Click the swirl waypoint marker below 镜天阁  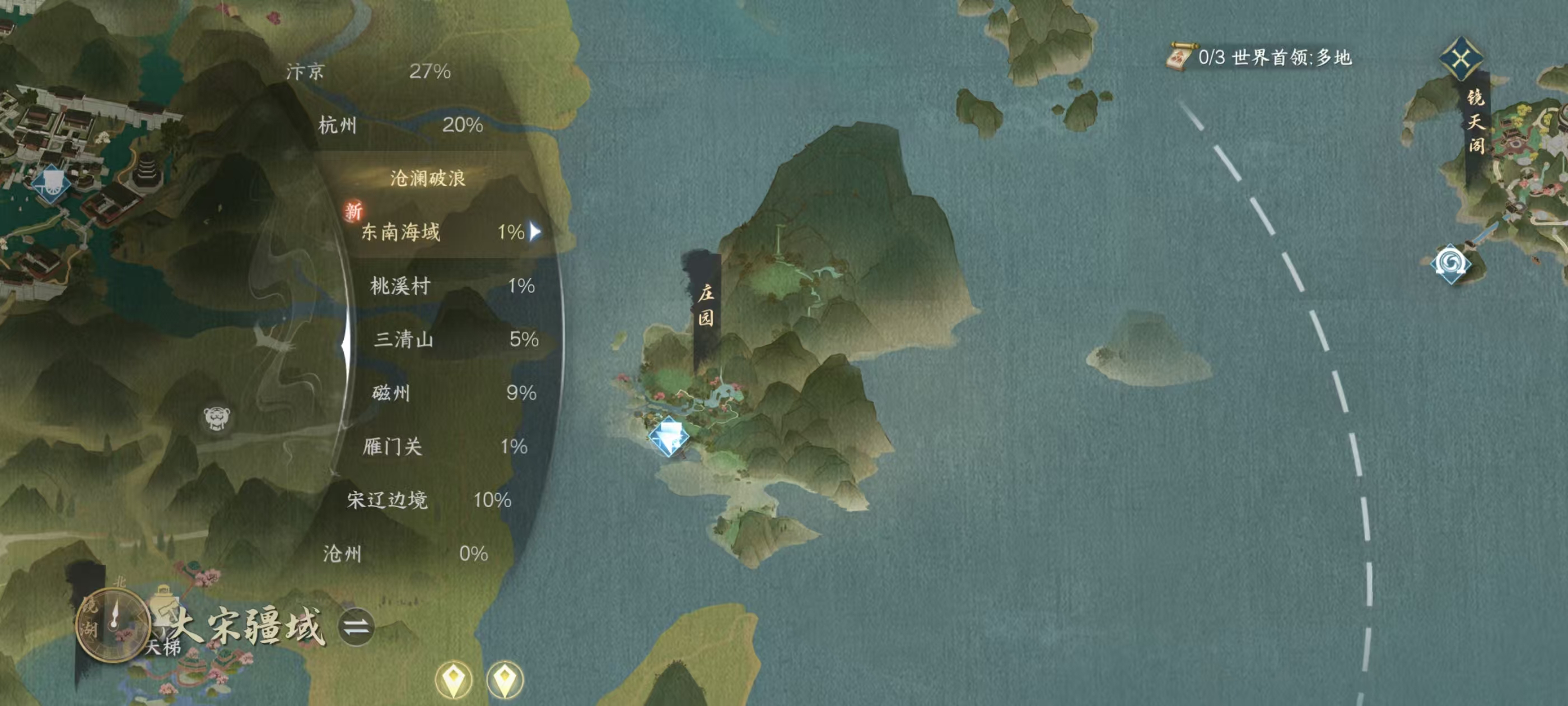(1451, 264)
